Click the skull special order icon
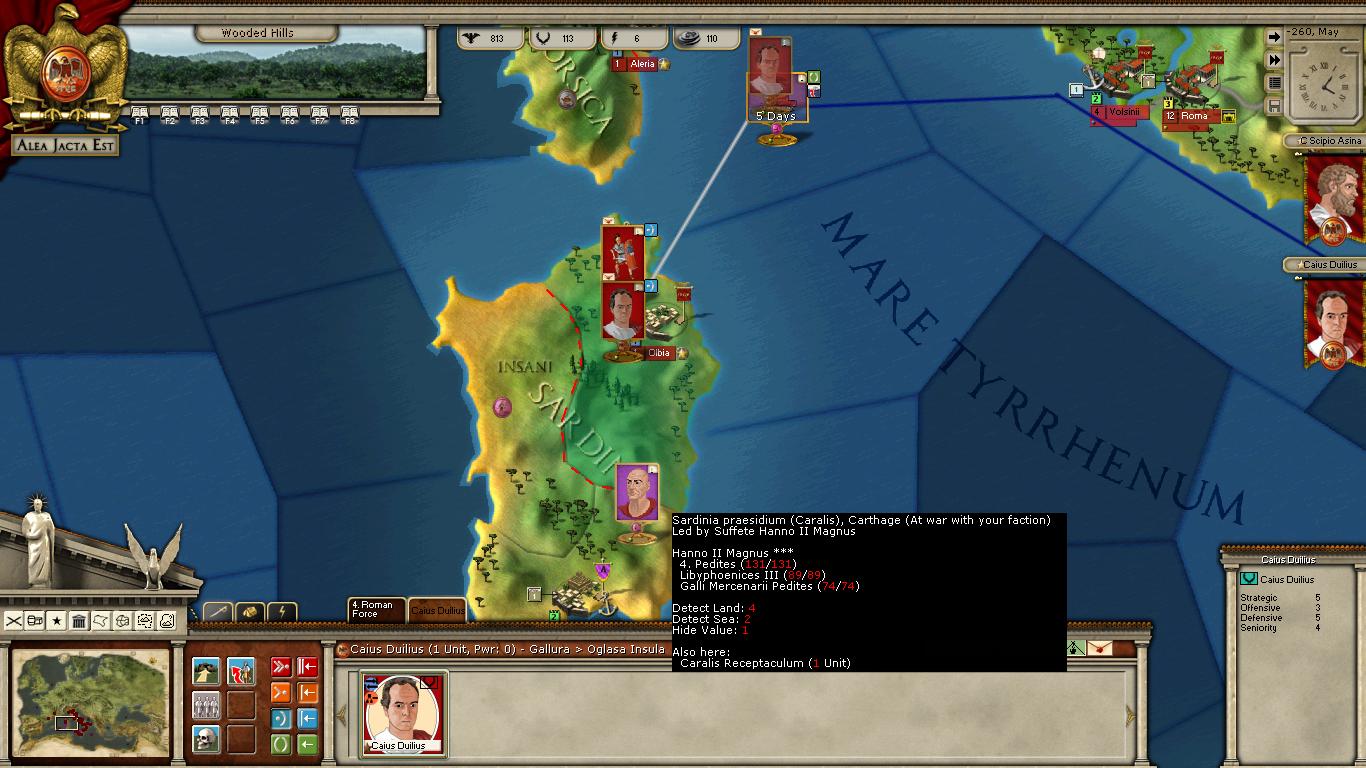This screenshot has height=768, width=1366. click(206, 739)
